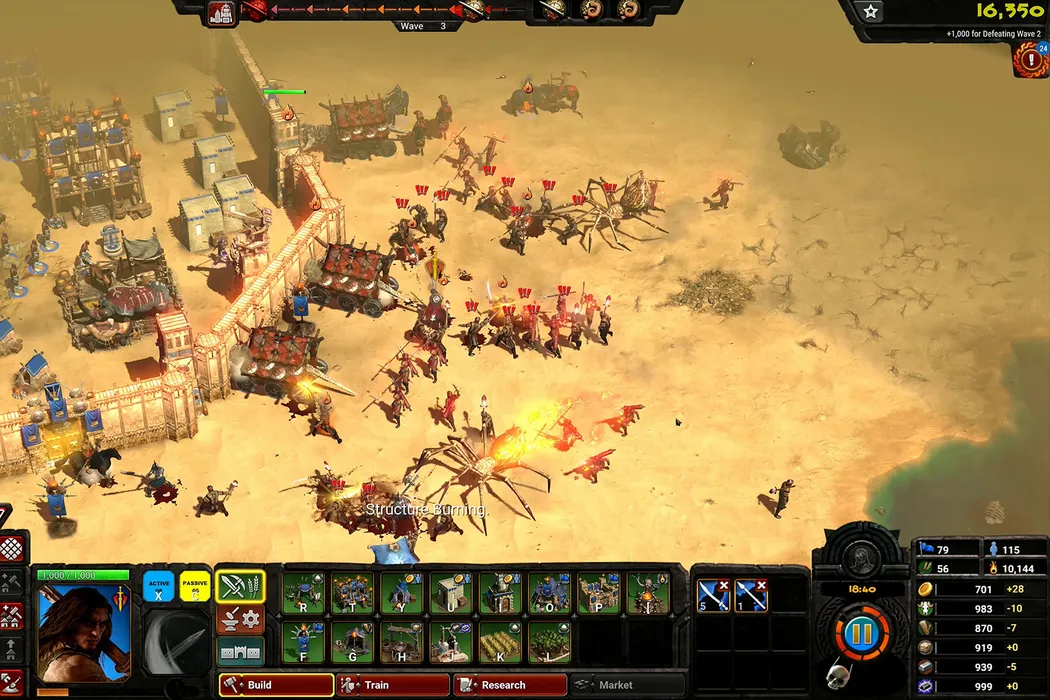Open the Research tab
The image size is (1050, 700).
(510, 685)
